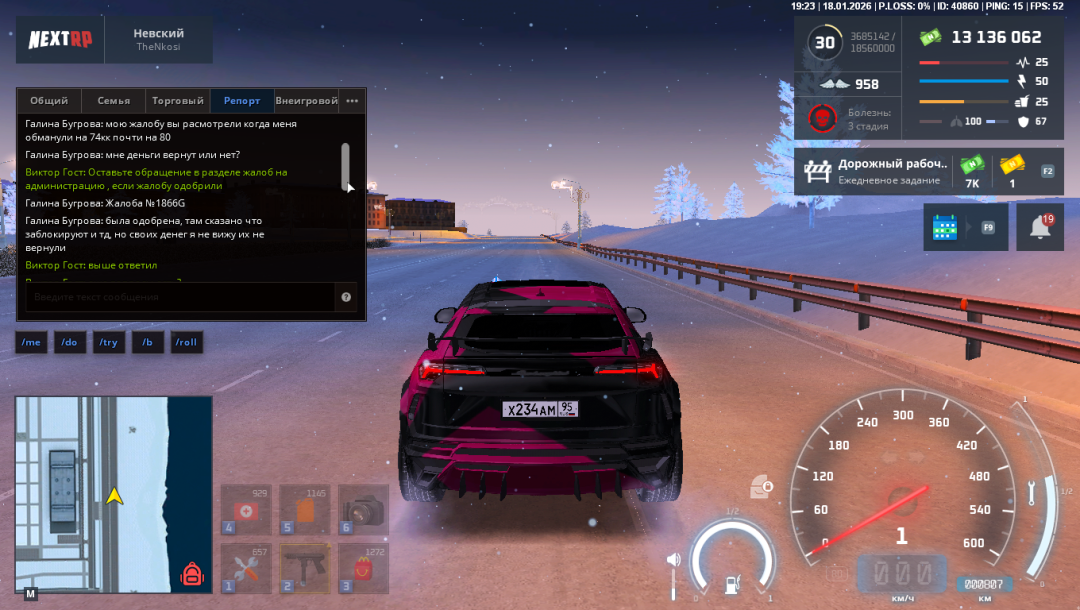The height and width of the screenshot is (610, 1080).
Task: Open the calendar events button
Action: [x=945, y=227]
